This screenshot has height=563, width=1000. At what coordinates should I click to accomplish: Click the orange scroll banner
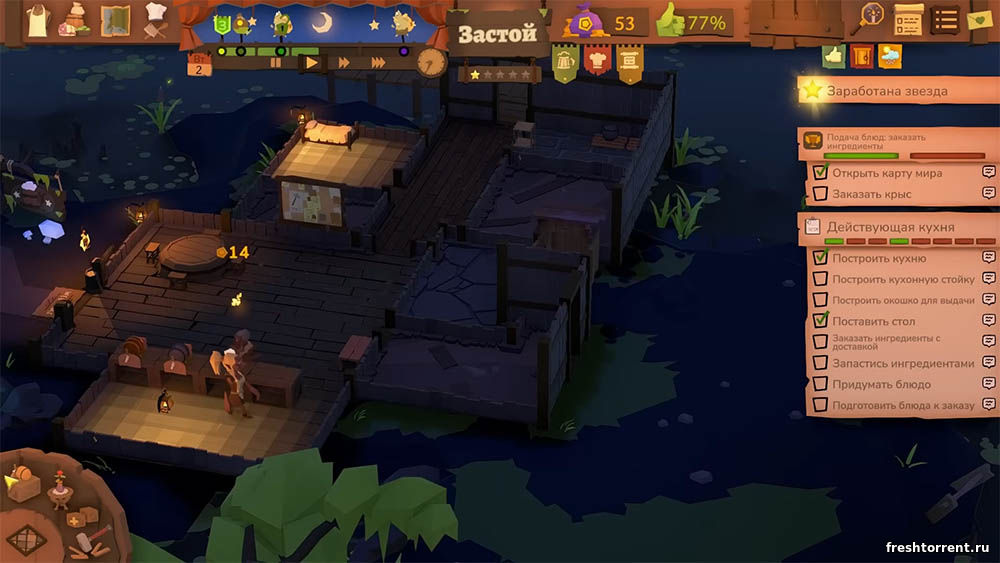click(629, 63)
